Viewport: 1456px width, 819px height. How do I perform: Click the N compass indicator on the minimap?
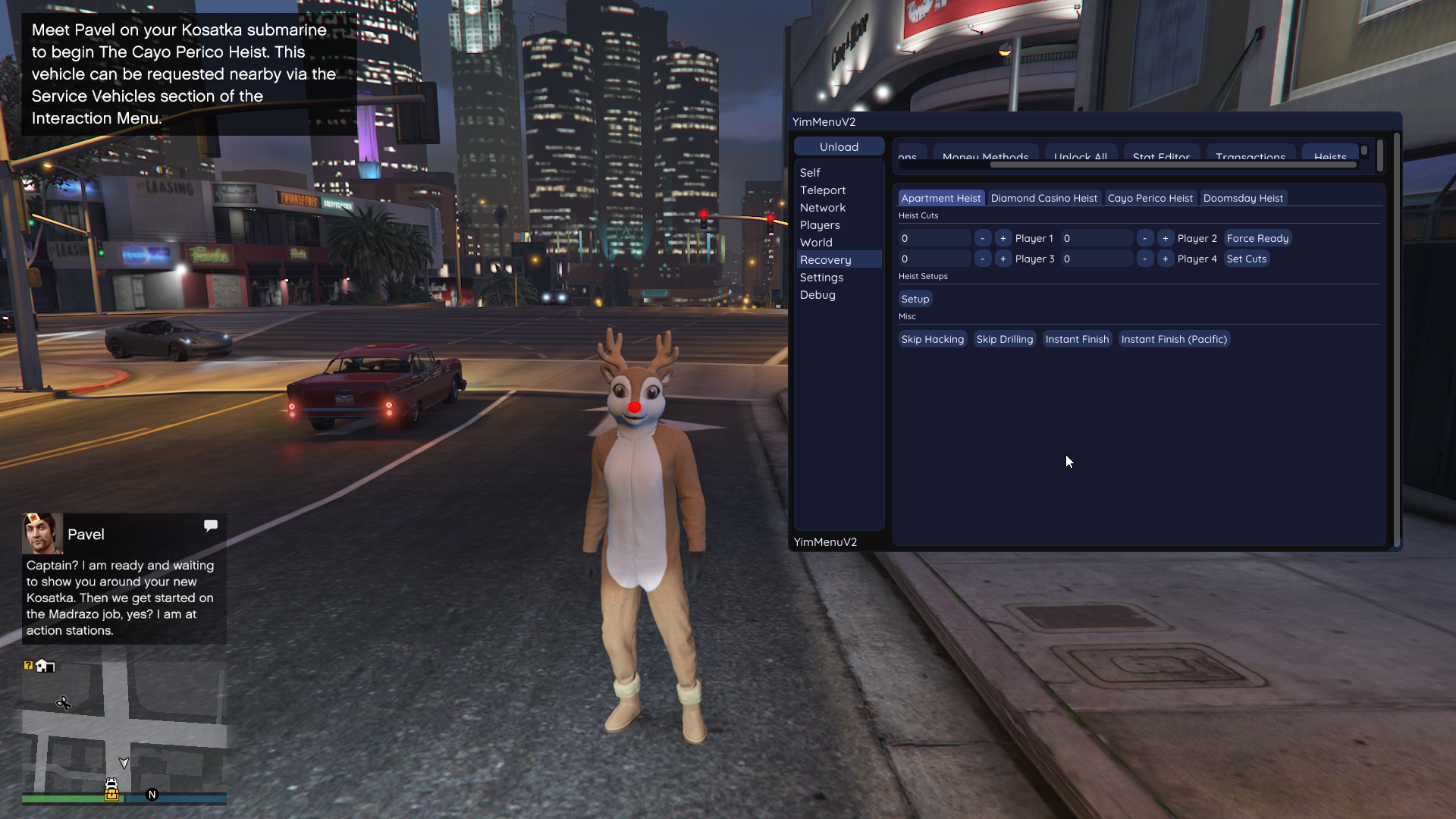coord(152,795)
